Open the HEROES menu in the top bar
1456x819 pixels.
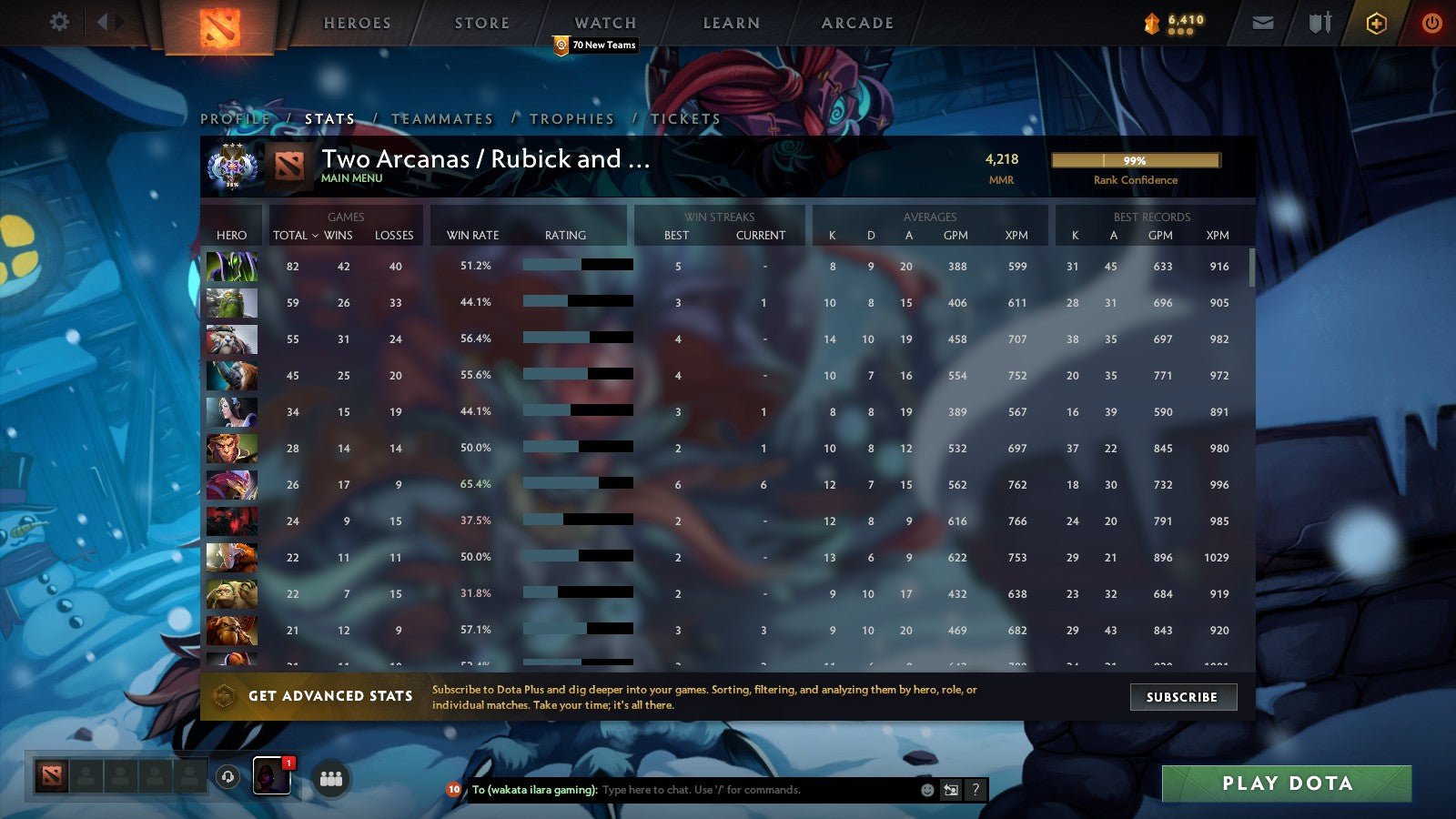pos(357,23)
